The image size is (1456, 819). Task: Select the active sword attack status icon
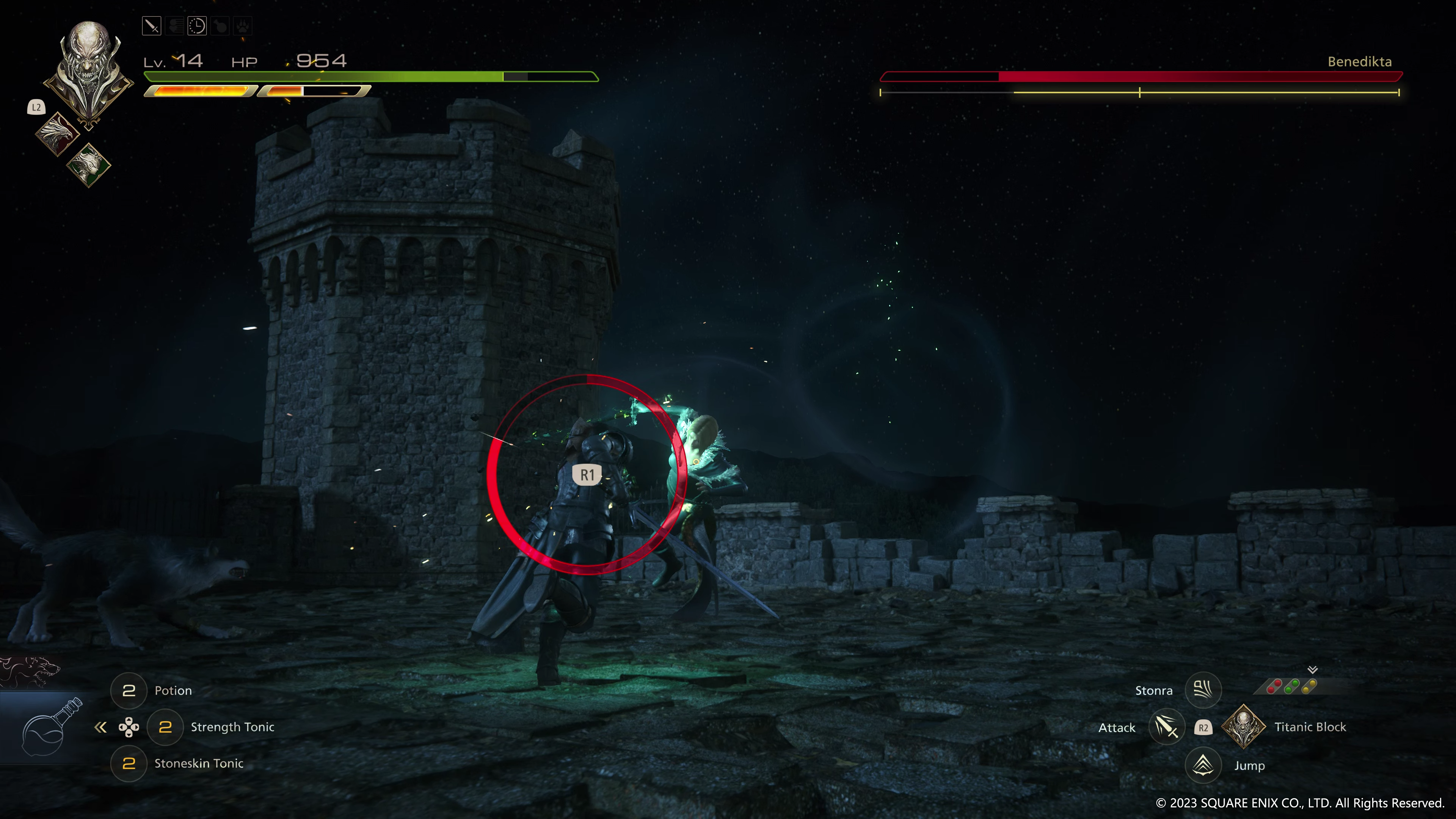152,26
